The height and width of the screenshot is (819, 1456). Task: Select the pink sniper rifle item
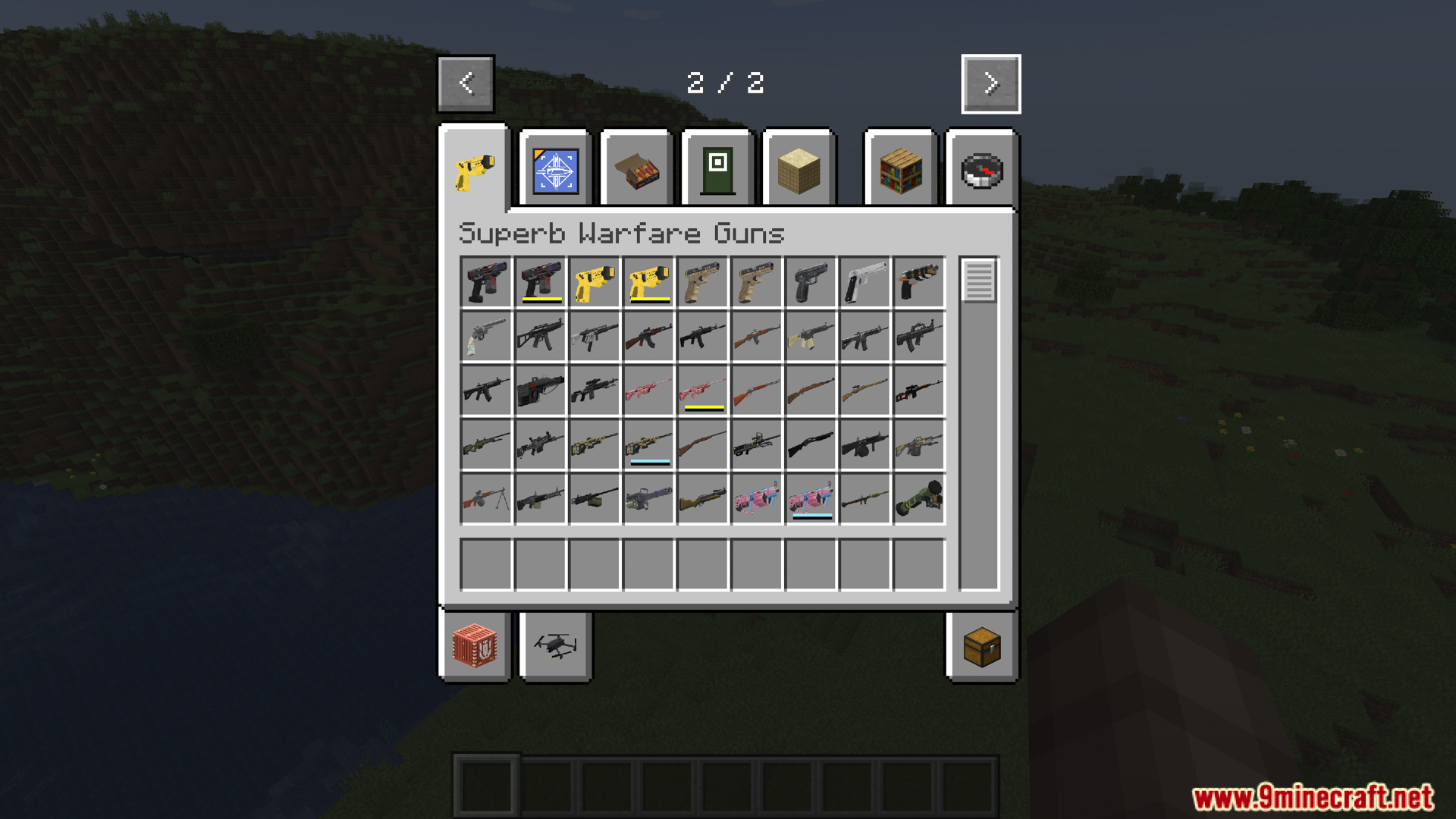pyautogui.click(x=648, y=391)
